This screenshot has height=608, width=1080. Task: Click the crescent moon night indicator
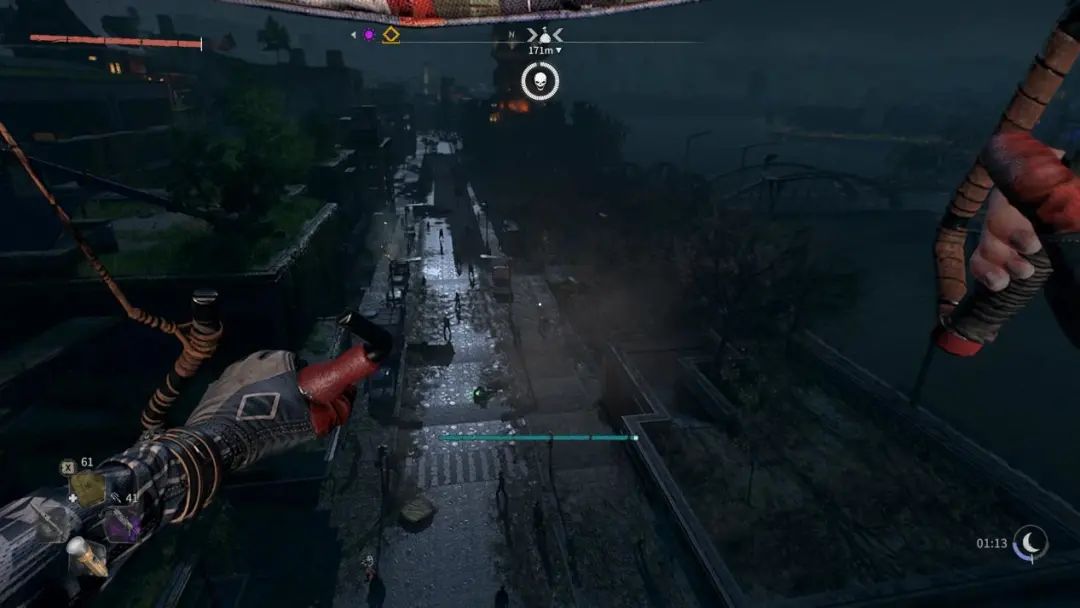(1030, 543)
